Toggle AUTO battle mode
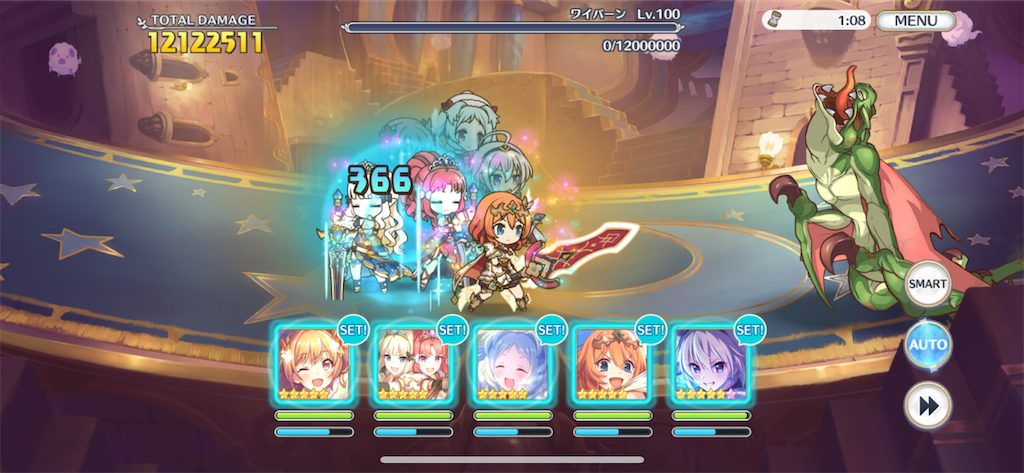1024x473 pixels. 927,345
